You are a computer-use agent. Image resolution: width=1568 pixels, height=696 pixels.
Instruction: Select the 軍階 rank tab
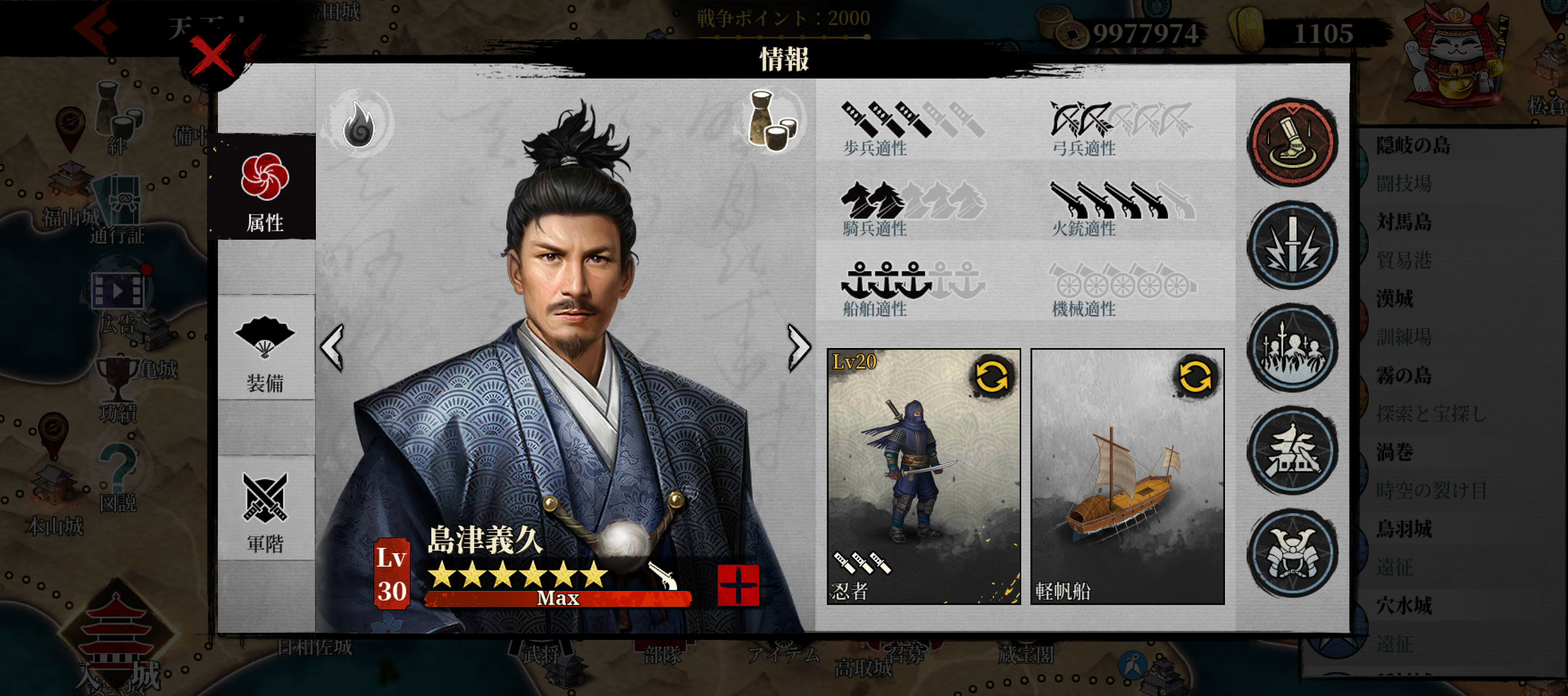[264, 512]
